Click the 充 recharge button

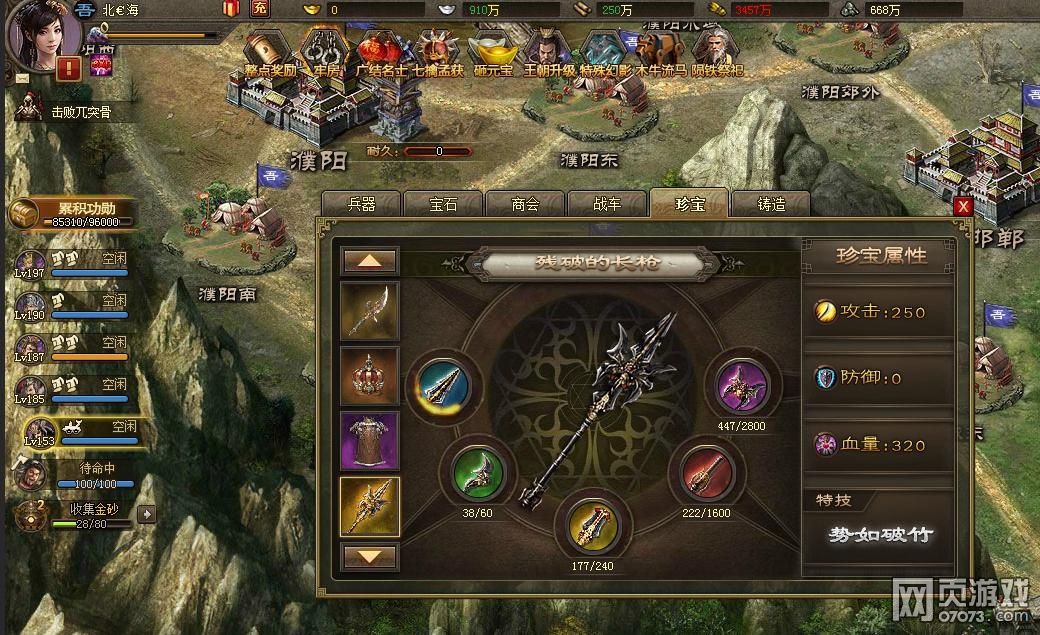(260, 9)
